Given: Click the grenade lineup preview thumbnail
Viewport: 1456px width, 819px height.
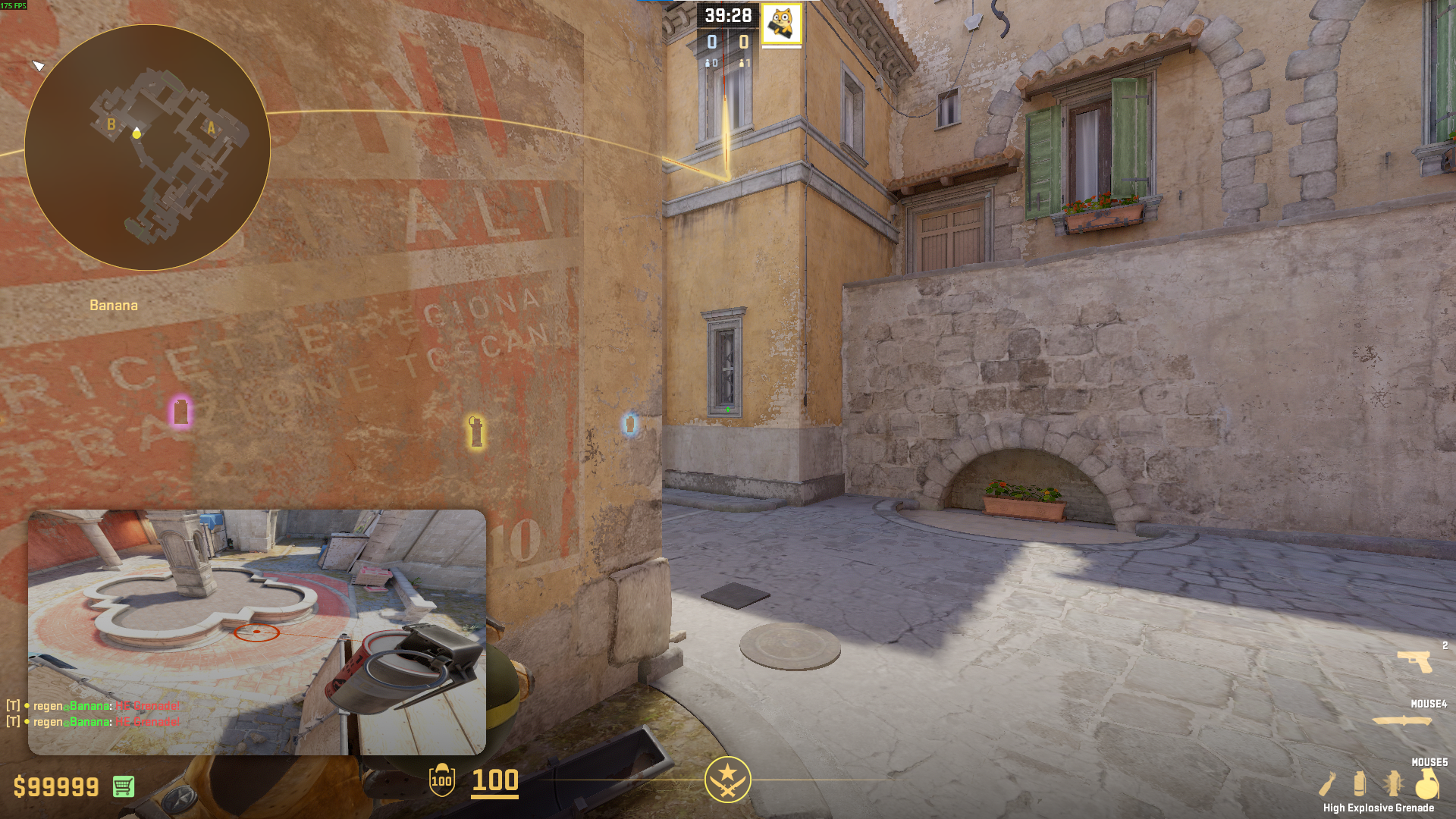Looking at the screenshot, I should tap(256, 632).
